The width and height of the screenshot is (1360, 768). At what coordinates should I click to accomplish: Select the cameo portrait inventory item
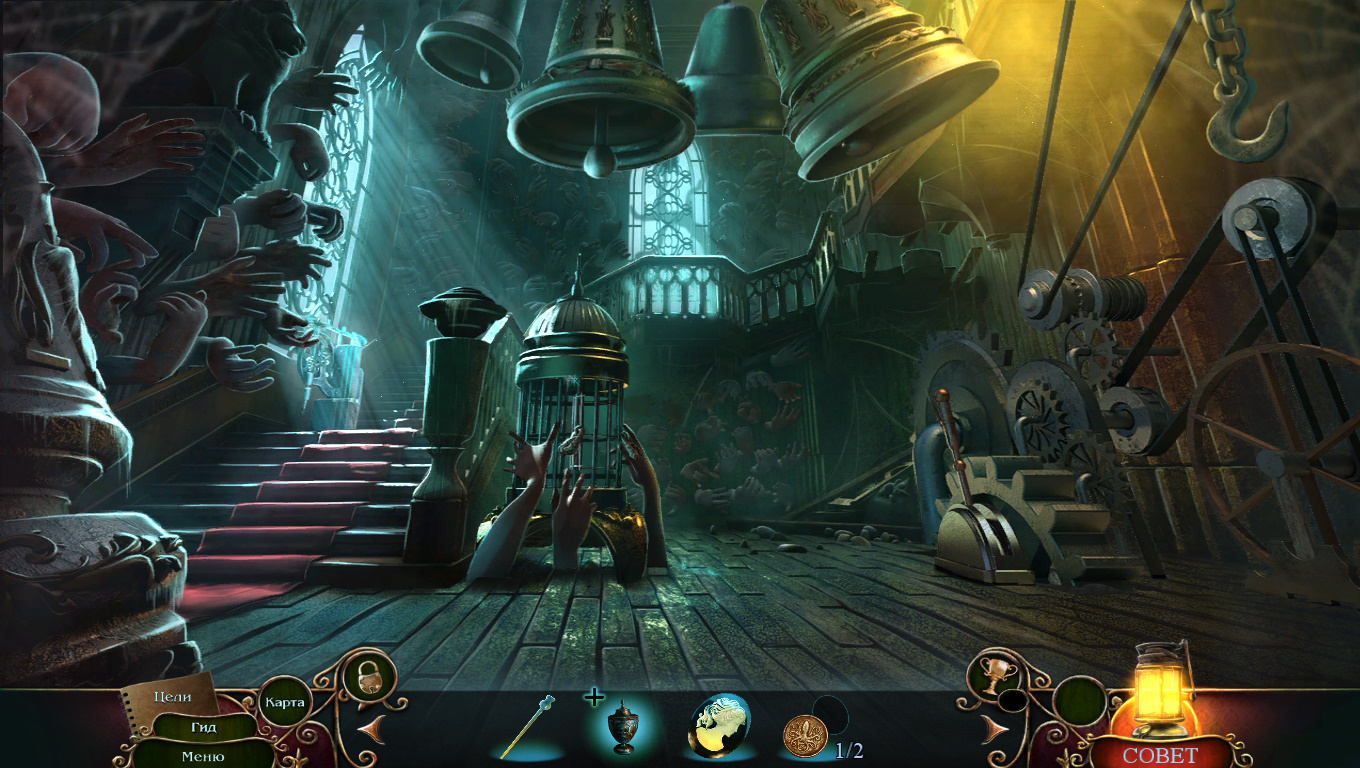point(719,724)
